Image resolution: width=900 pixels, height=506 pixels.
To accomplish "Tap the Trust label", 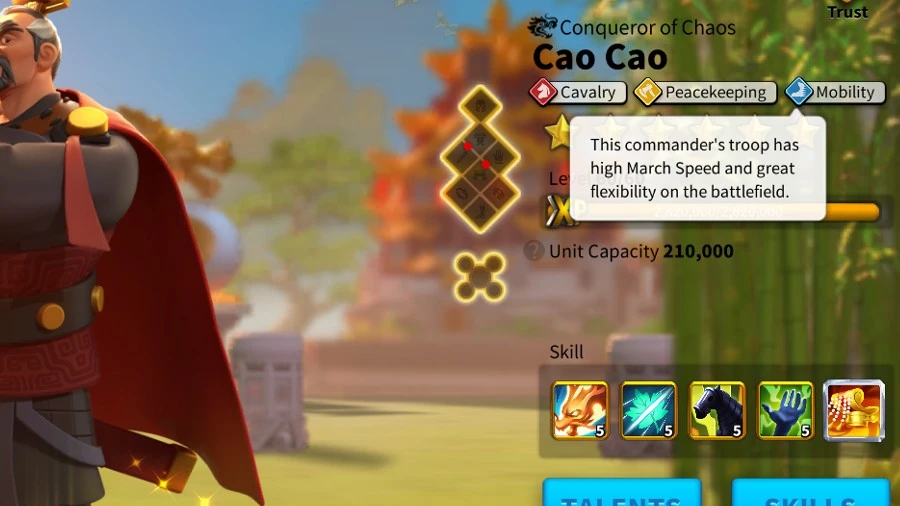I will [x=847, y=12].
